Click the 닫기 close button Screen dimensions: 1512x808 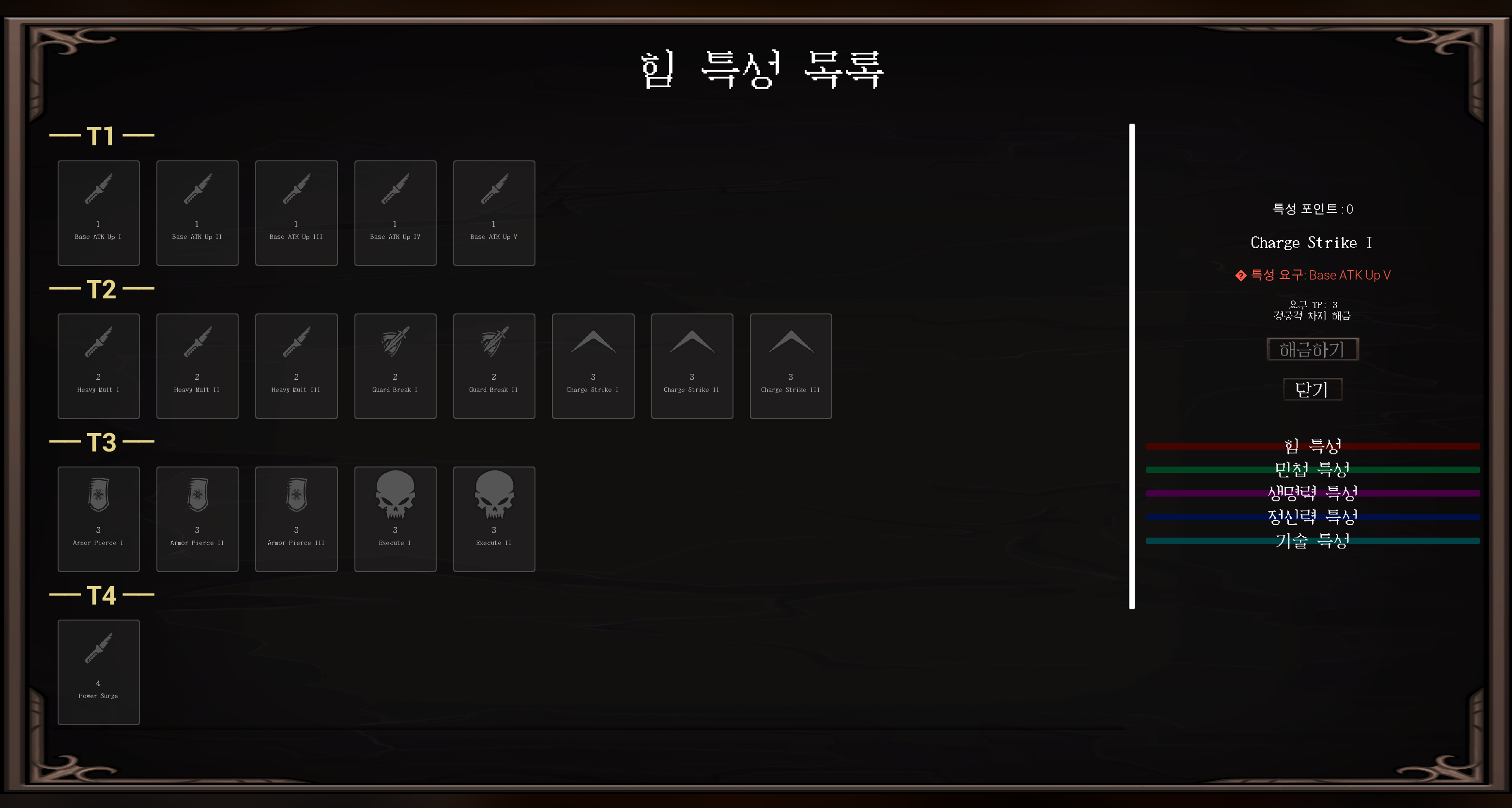coord(1313,389)
